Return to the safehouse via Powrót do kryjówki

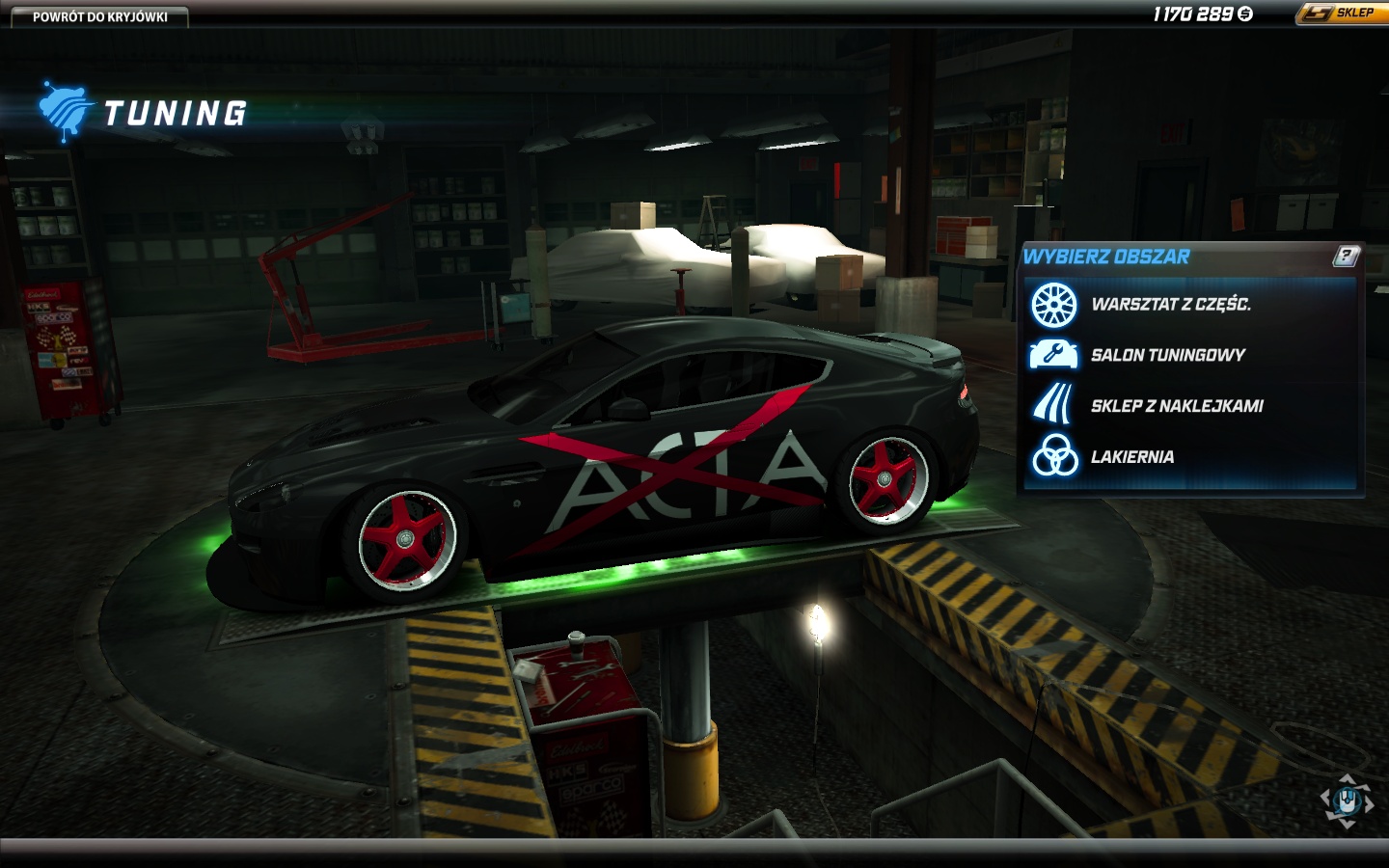click(99, 16)
